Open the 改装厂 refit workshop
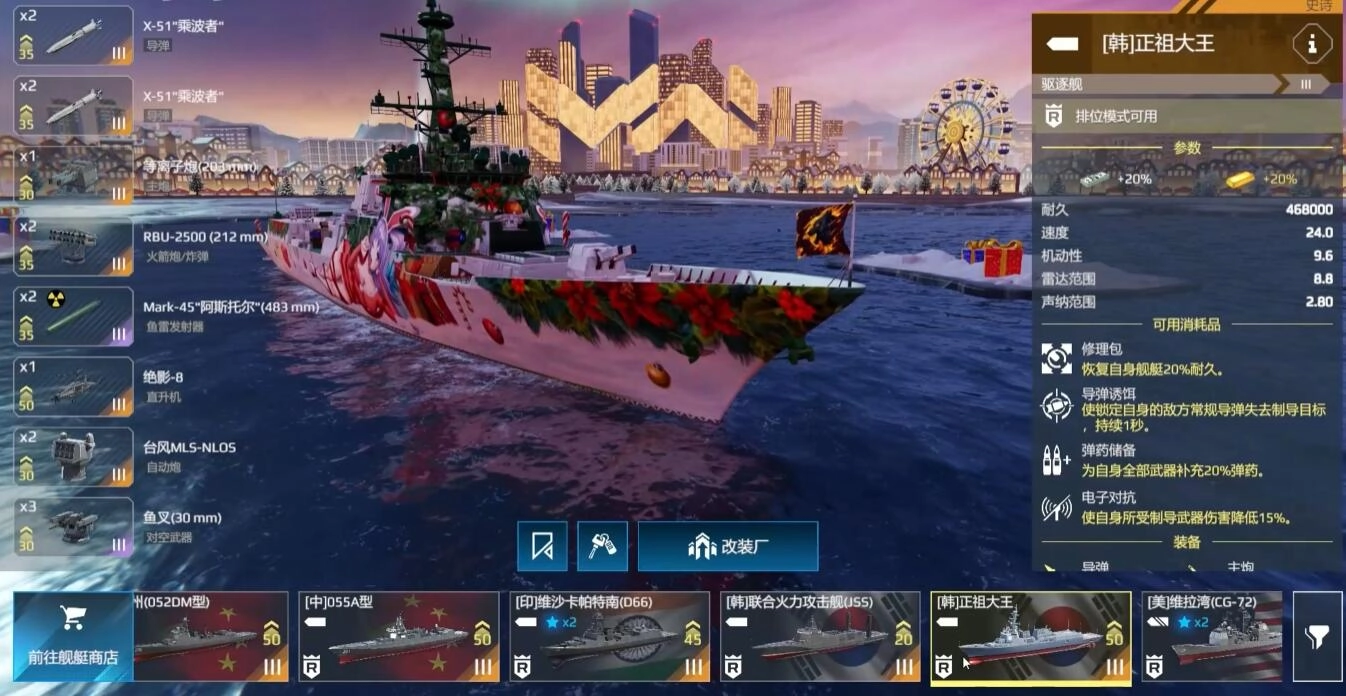Screen dimensions: 1346x696 click(728, 546)
